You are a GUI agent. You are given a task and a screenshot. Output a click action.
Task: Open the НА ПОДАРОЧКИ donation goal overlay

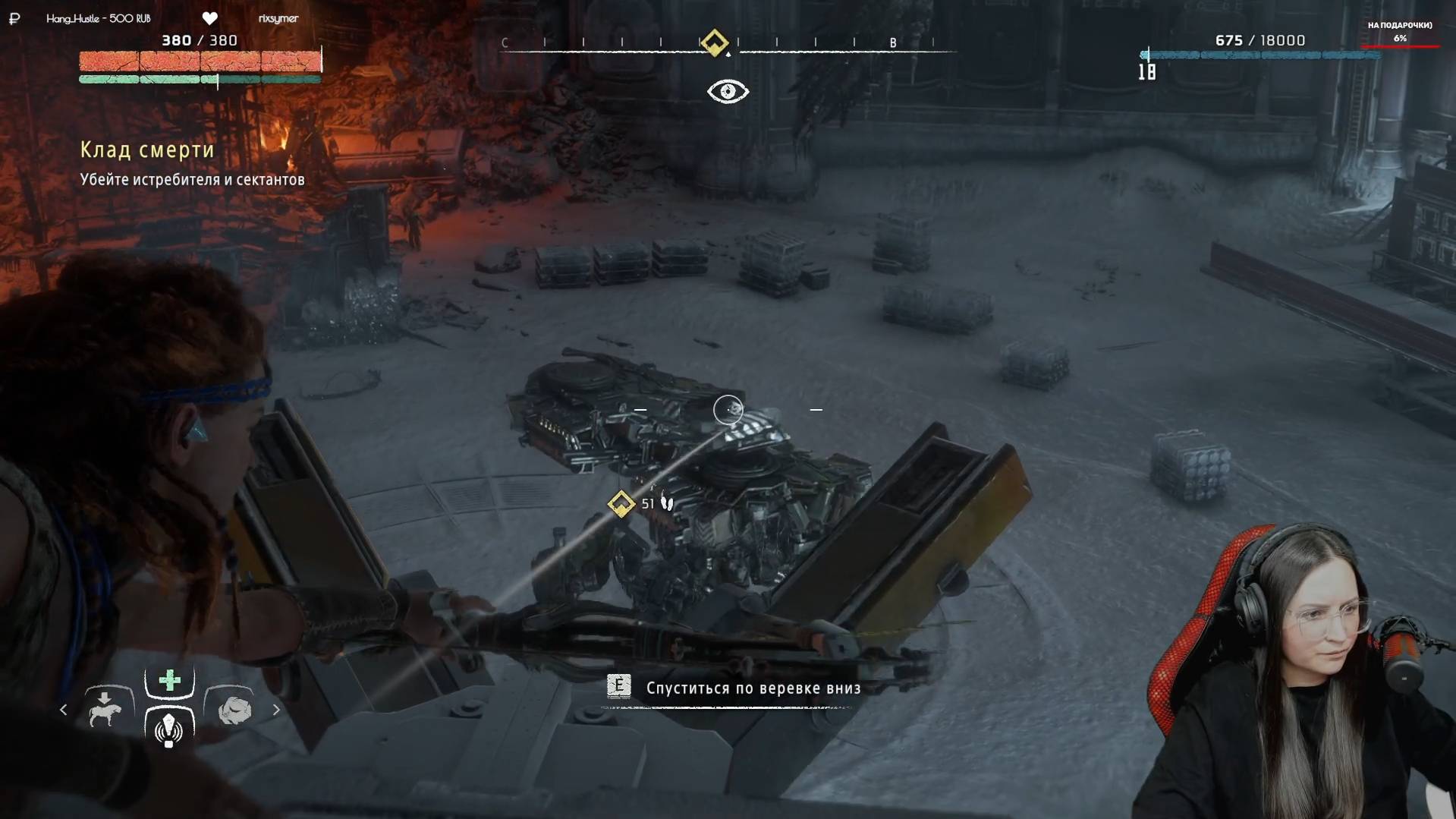coord(1400,32)
